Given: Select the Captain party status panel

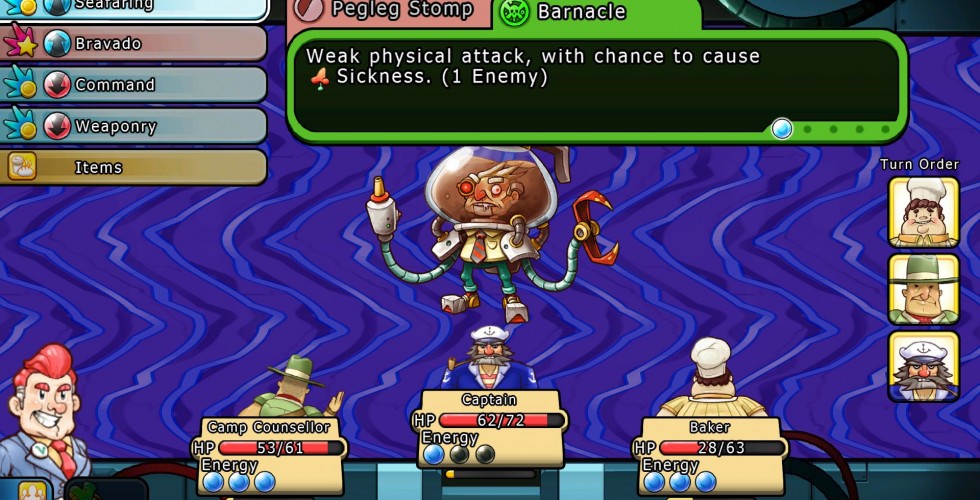Looking at the screenshot, I should pyautogui.click(x=489, y=428).
